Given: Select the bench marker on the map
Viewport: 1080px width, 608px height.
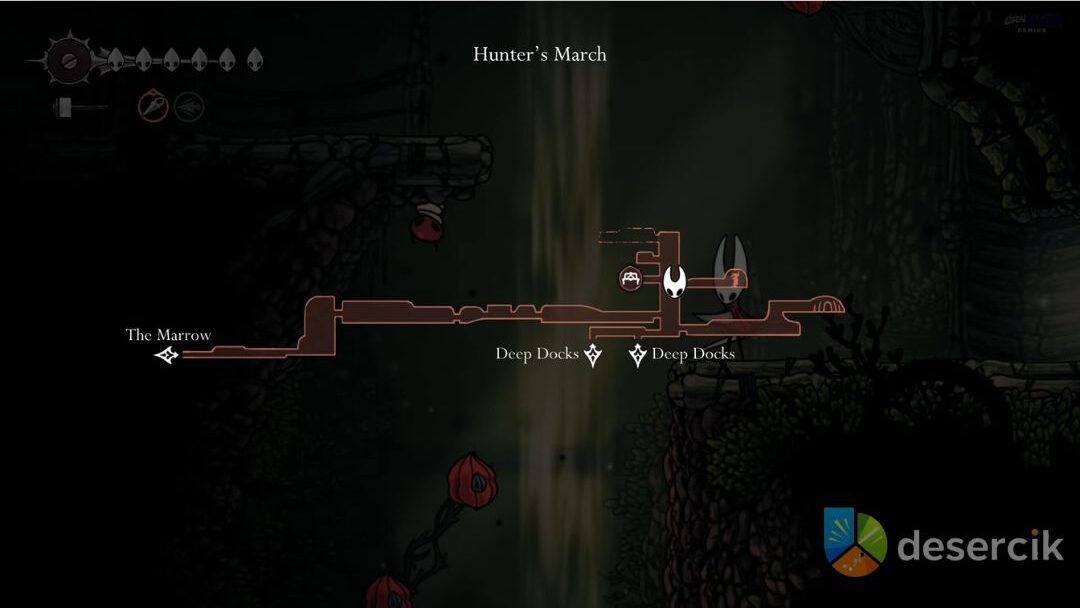Looking at the screenshot, I should [630, 279].
